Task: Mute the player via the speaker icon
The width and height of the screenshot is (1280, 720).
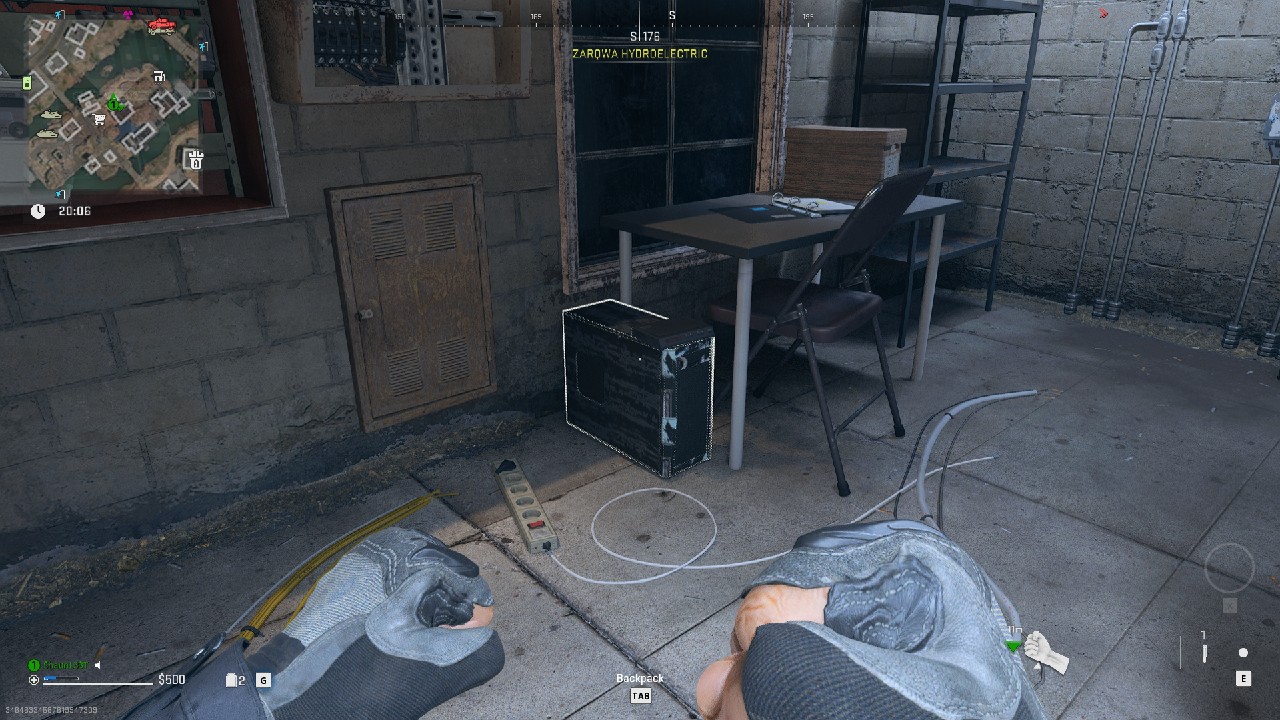Action: 98,664
